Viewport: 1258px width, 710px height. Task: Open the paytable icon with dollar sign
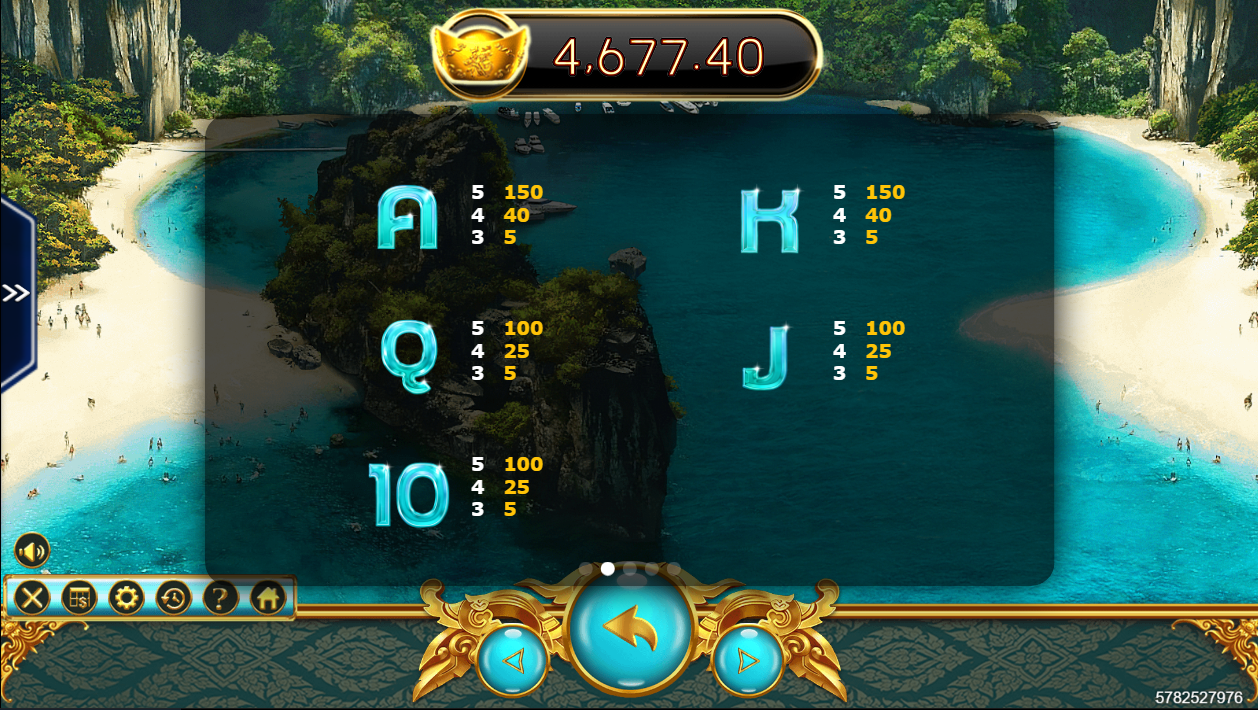click(x=79, y=598)
